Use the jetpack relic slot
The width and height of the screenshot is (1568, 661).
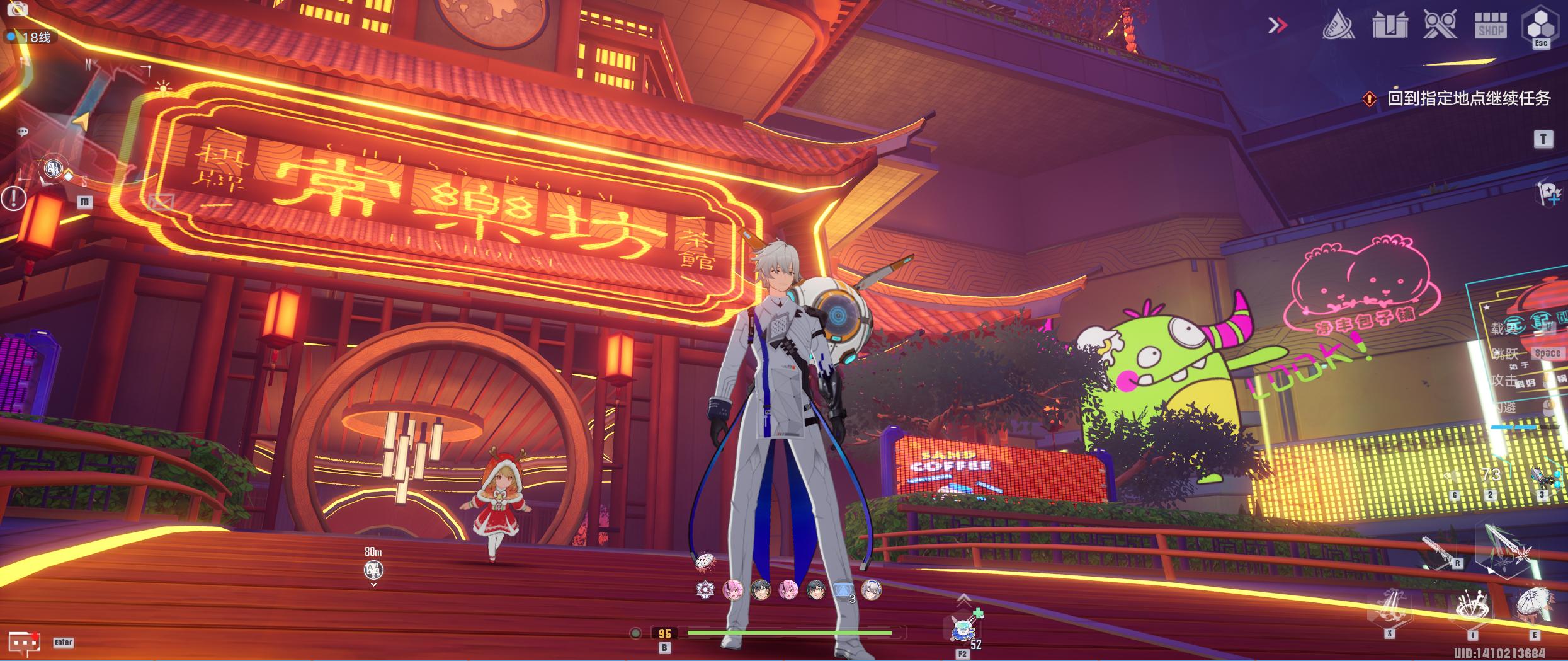coord(1542,477)
